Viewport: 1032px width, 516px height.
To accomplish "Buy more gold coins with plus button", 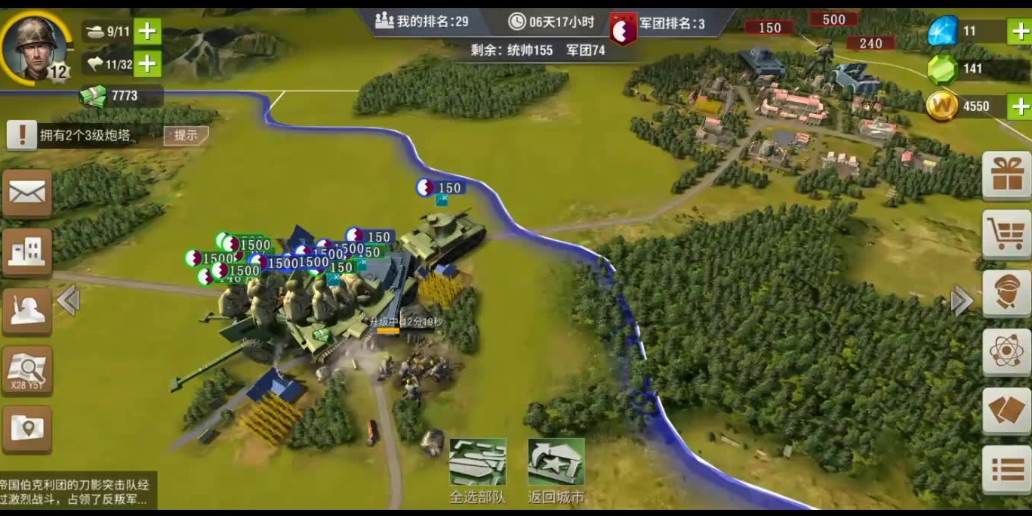I will pos(1019,106).
